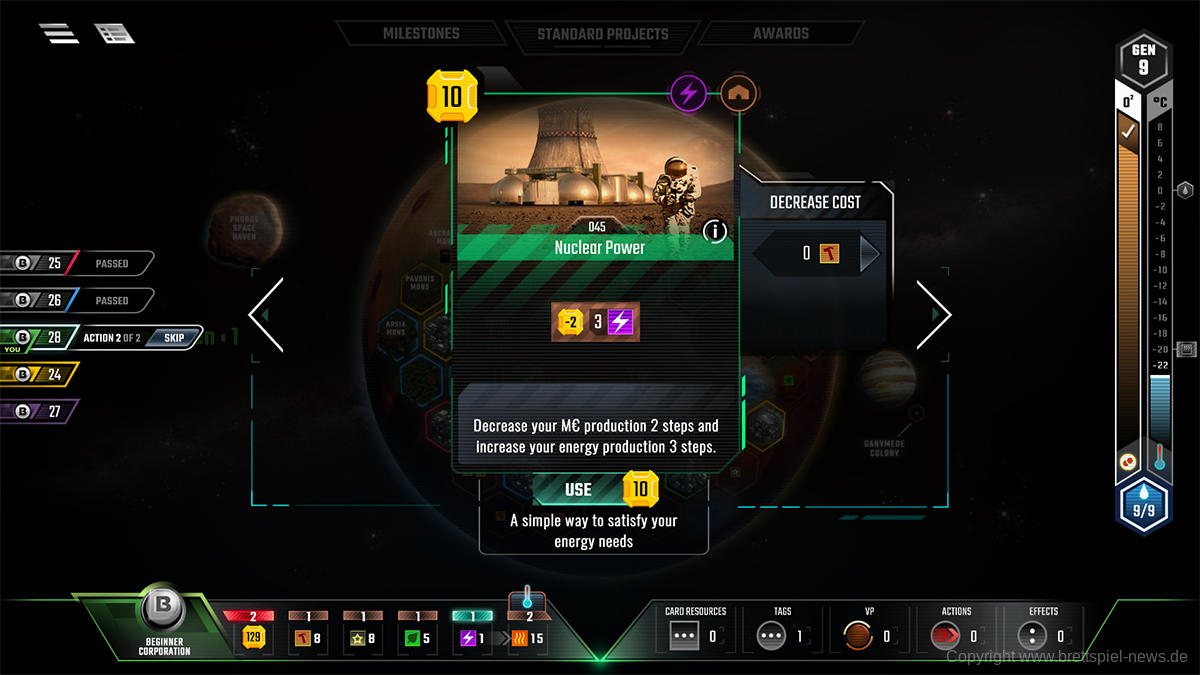The image size is (1200, 675).
Task: View card resources summary
Action: point(695,634)
